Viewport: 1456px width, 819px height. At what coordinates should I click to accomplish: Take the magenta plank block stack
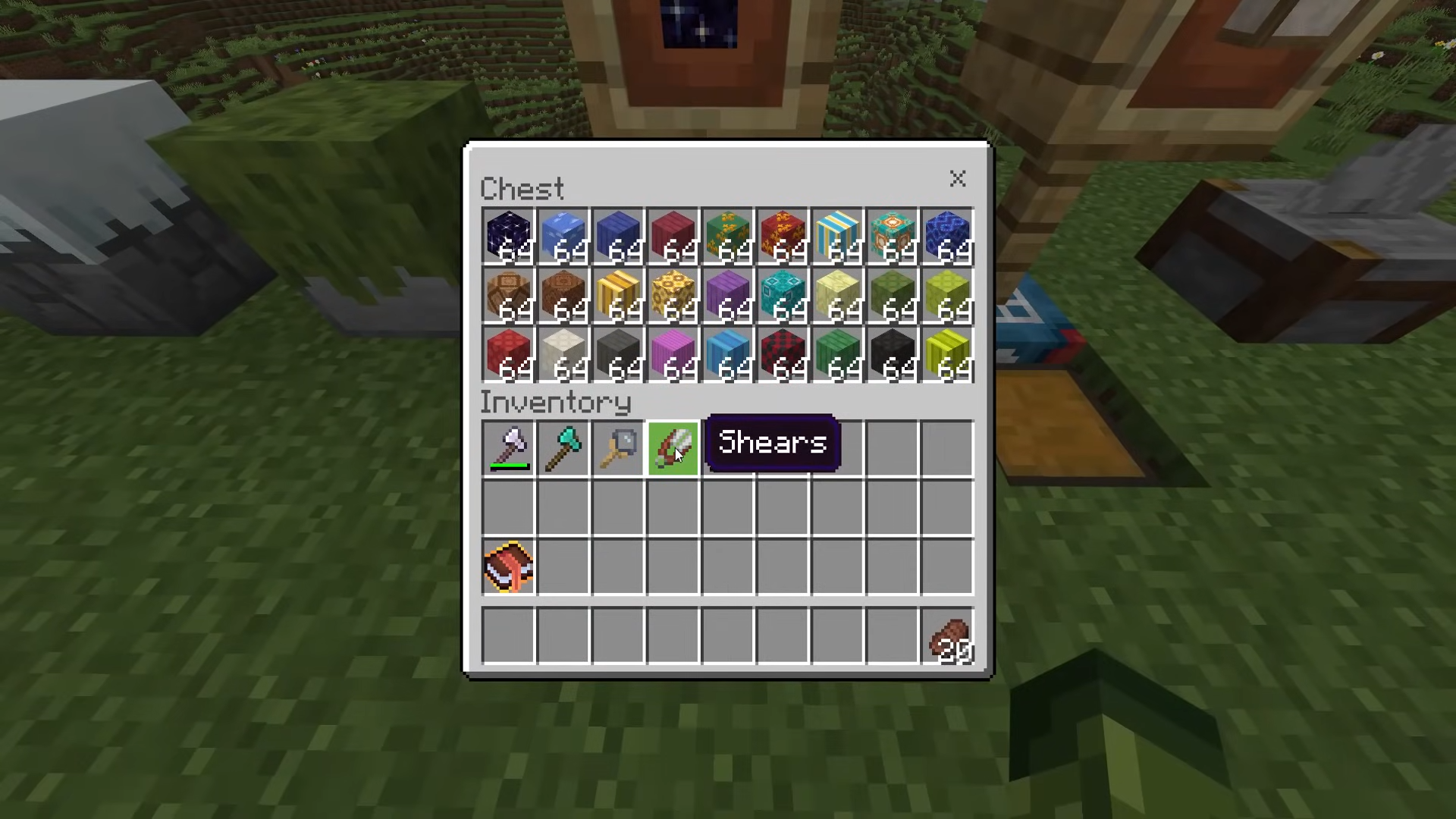point(673,353)
